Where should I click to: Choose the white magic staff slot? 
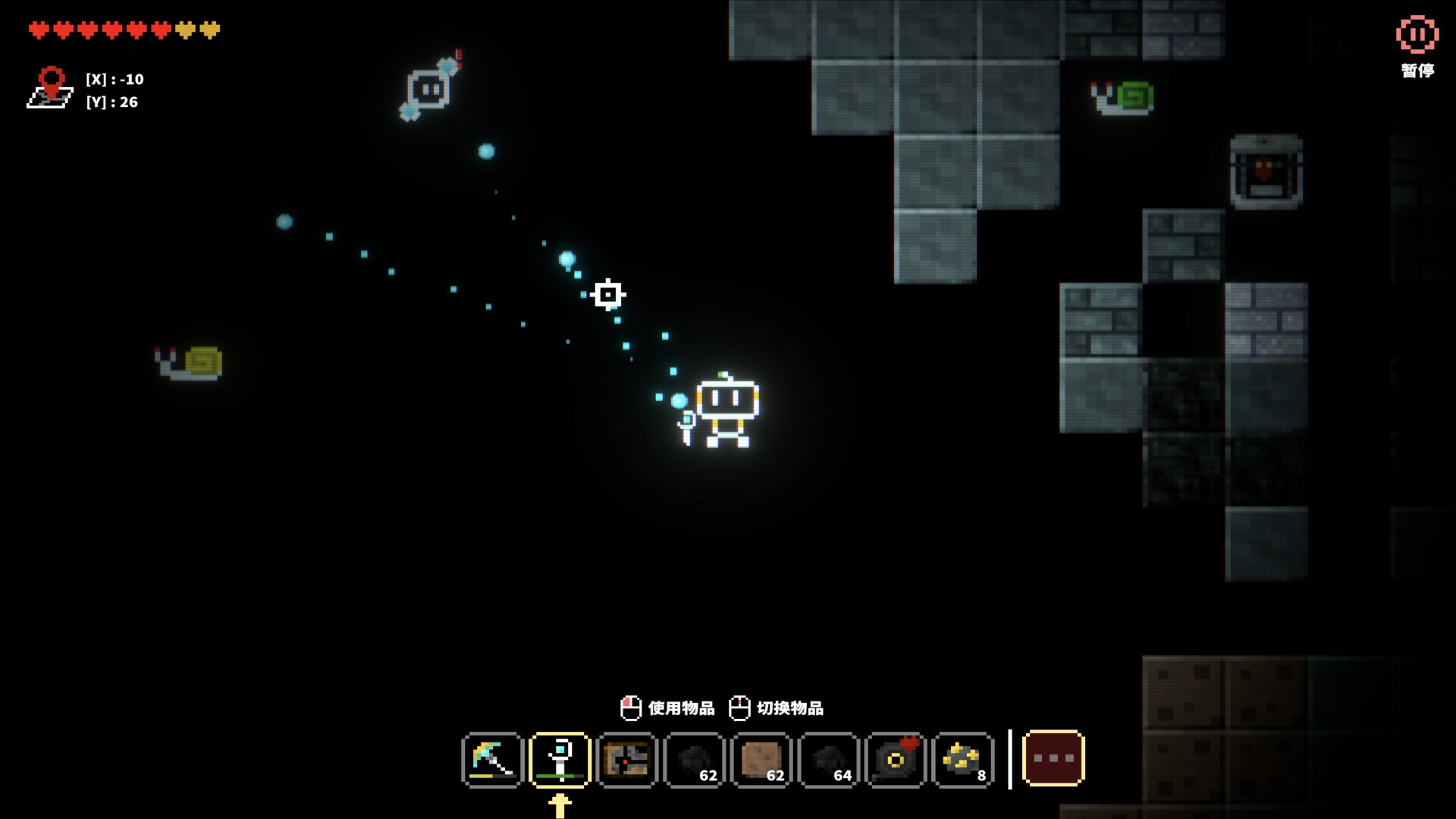(x=560, y=760)
